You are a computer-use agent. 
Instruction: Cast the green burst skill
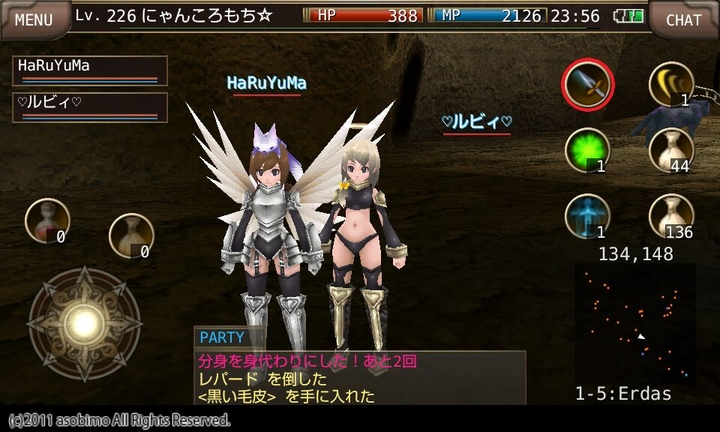(x=586, y=152)
